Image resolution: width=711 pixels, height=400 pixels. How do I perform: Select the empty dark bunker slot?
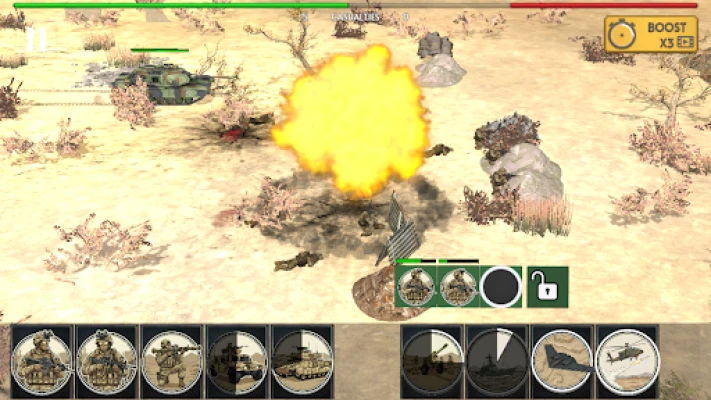coord(500,287)
